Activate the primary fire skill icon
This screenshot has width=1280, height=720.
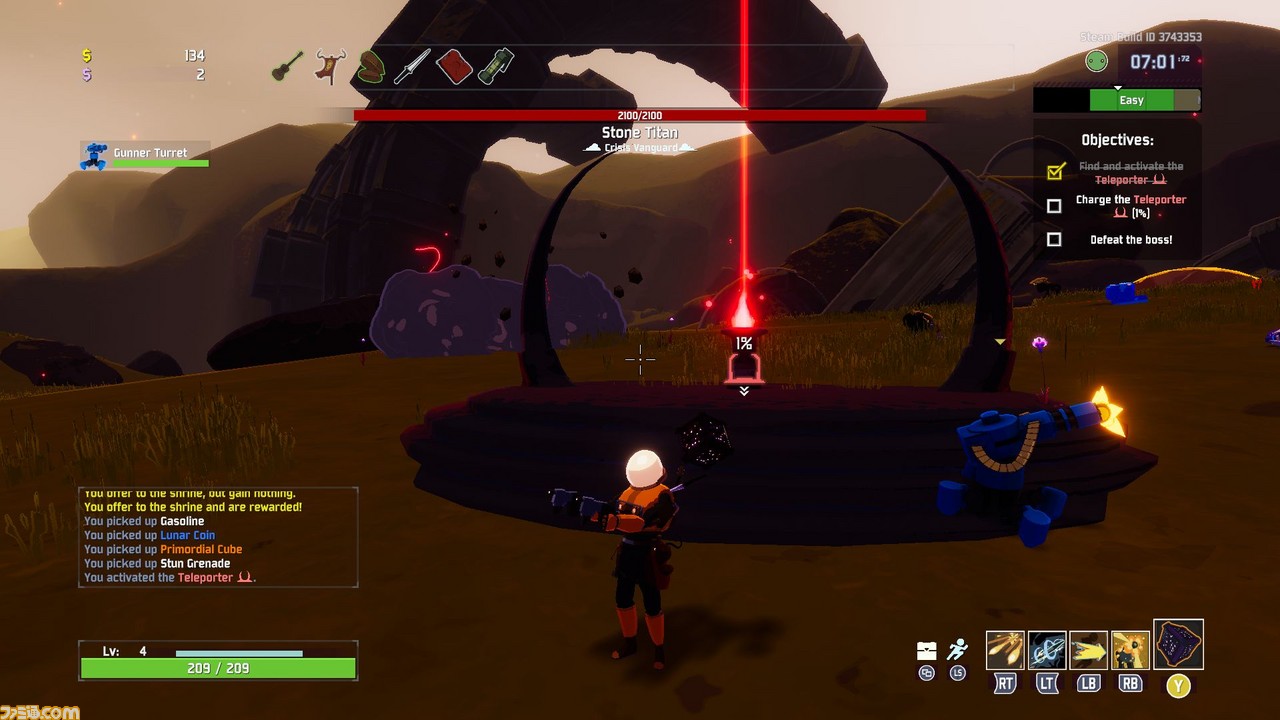1005,650
